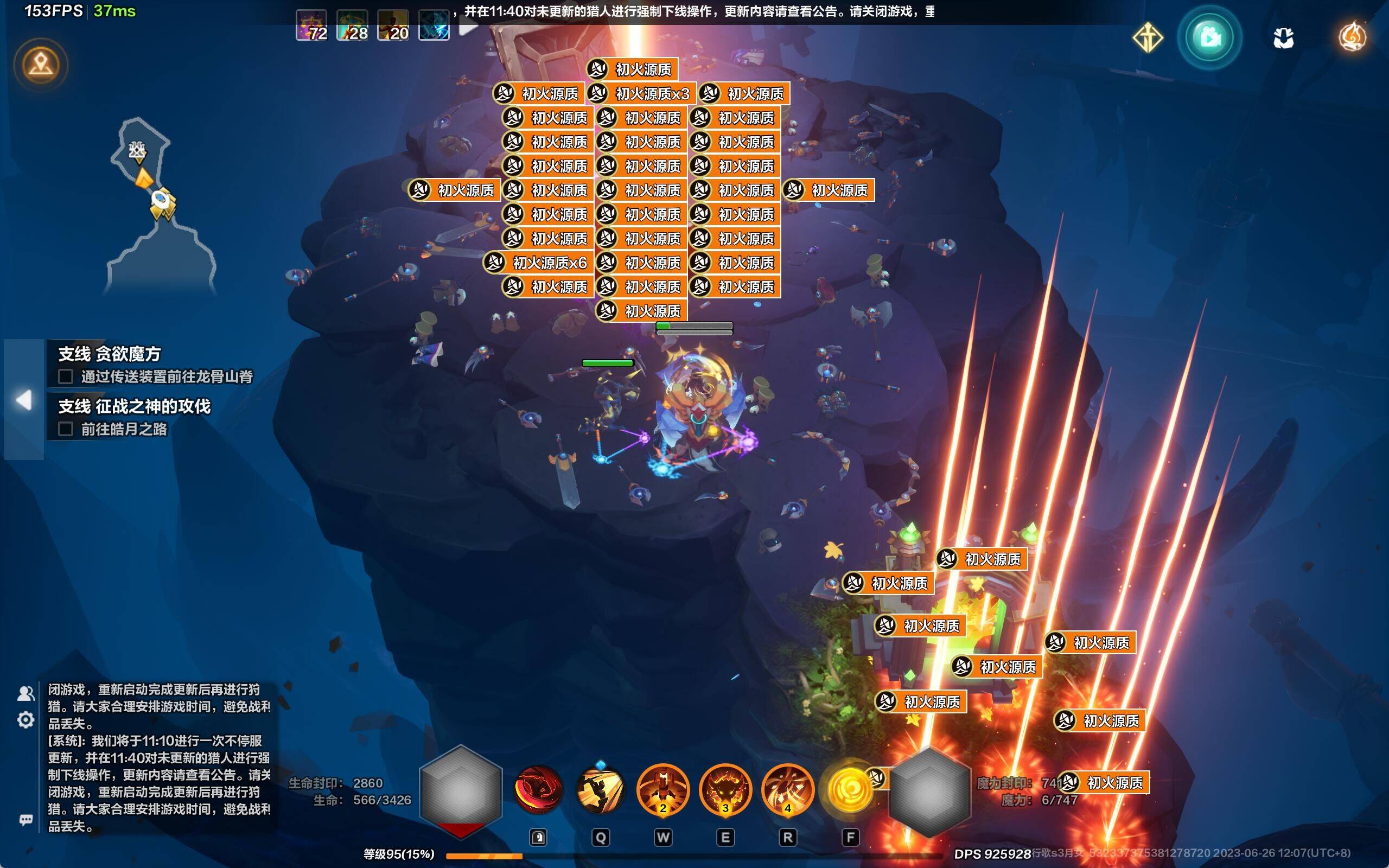Collapse the quest tracker with the left arrow
The height and width of the screenshot is (868, 1389).
click(x=23, y=400)
